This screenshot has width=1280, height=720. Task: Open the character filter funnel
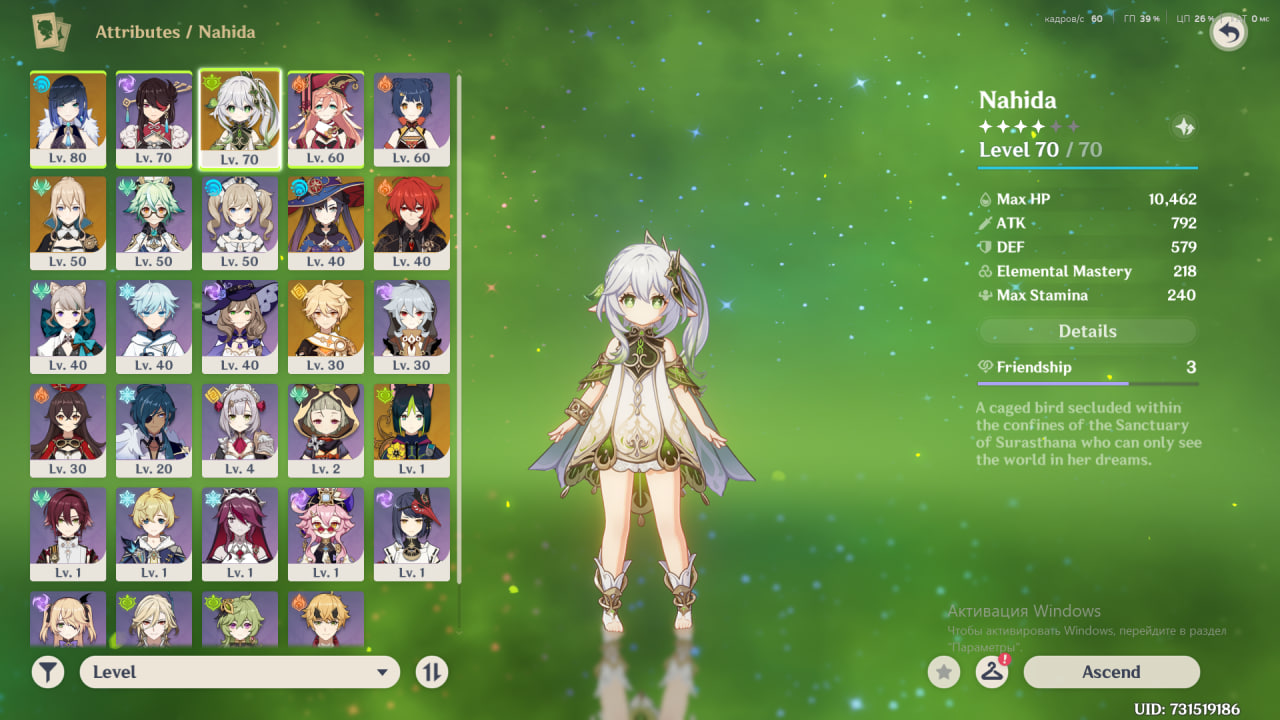[x=48, y=672]
